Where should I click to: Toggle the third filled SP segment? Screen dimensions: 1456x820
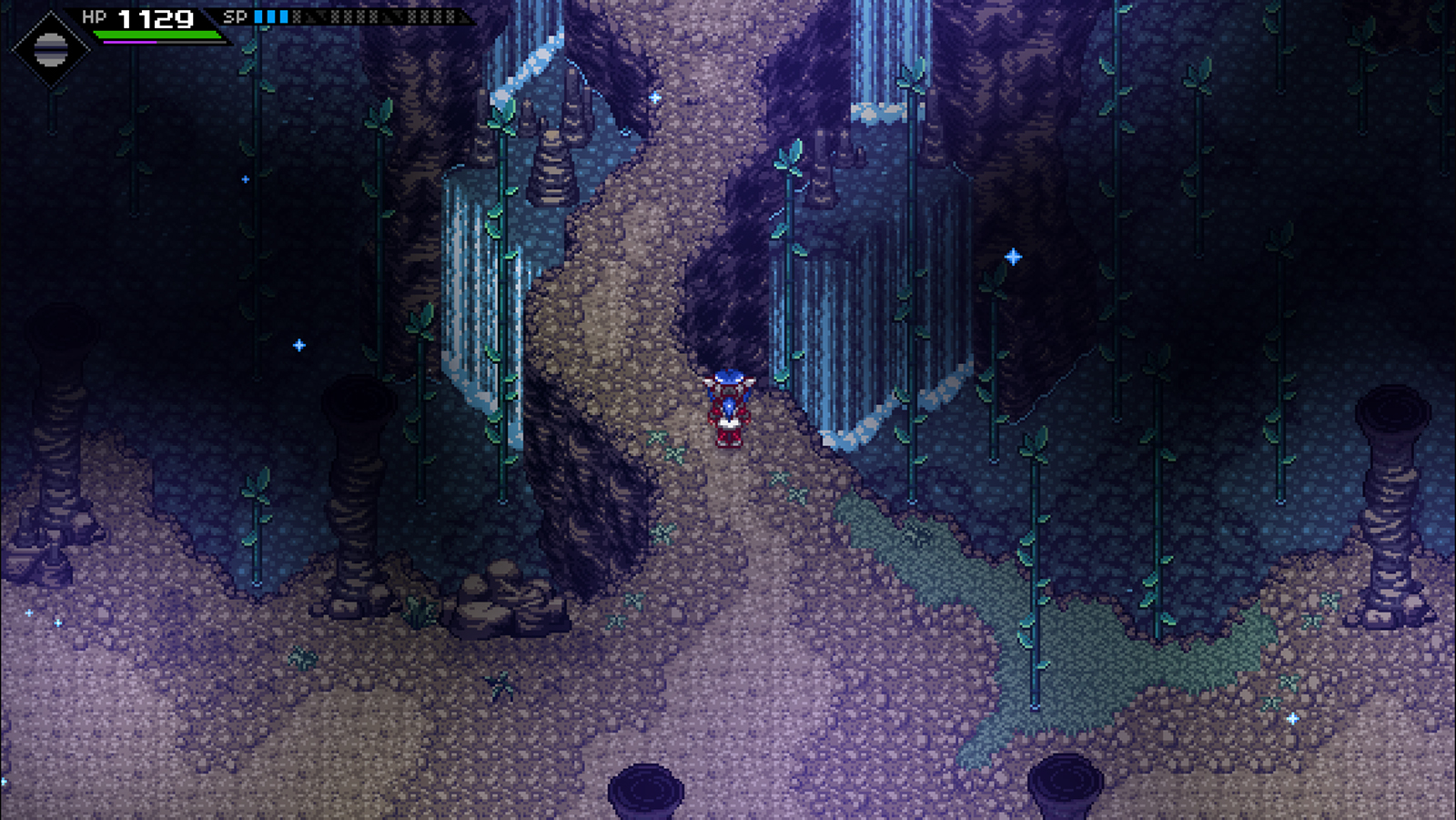point(284,15)
